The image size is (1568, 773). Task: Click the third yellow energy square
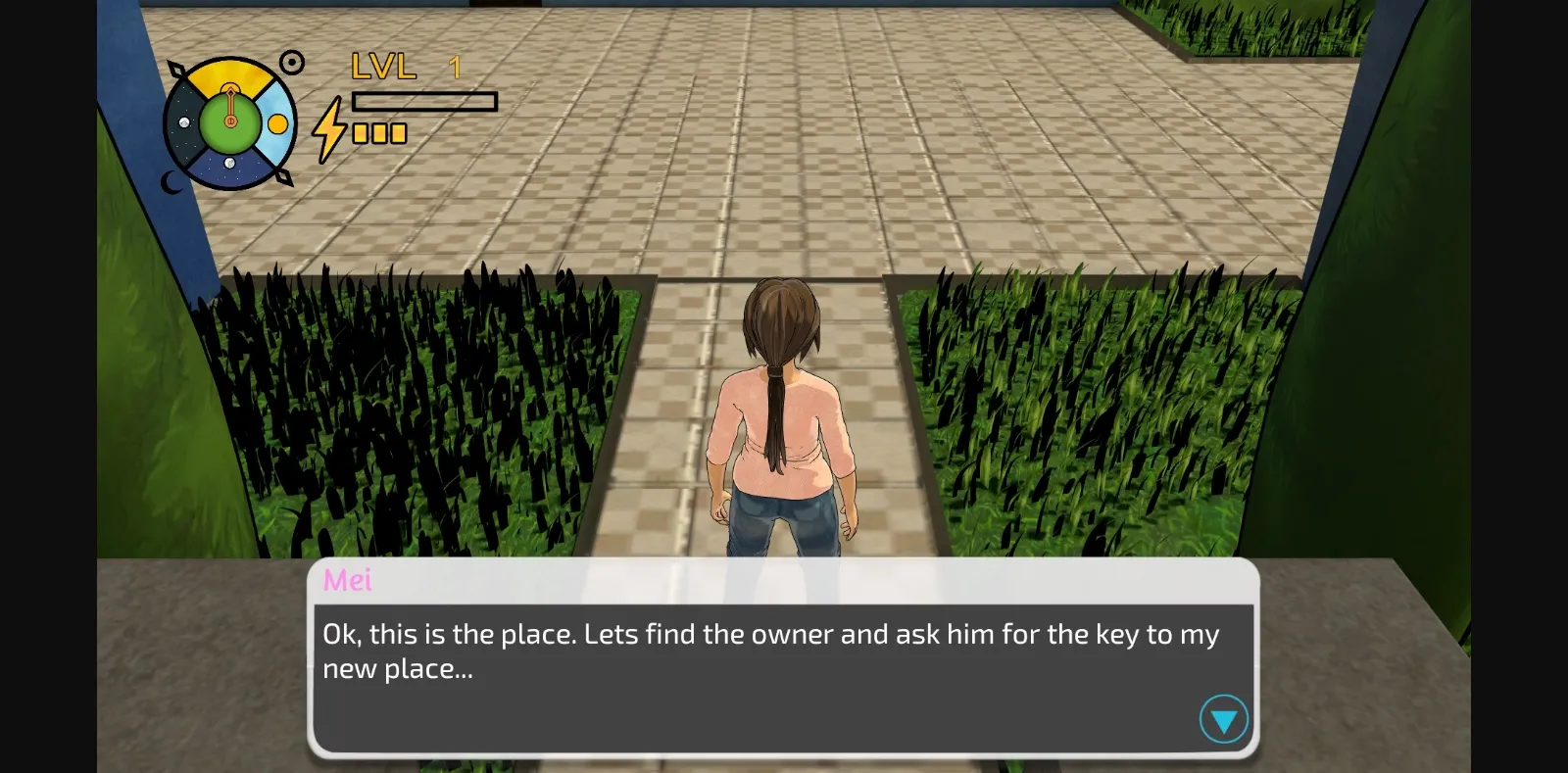click(x=398, y=133)
